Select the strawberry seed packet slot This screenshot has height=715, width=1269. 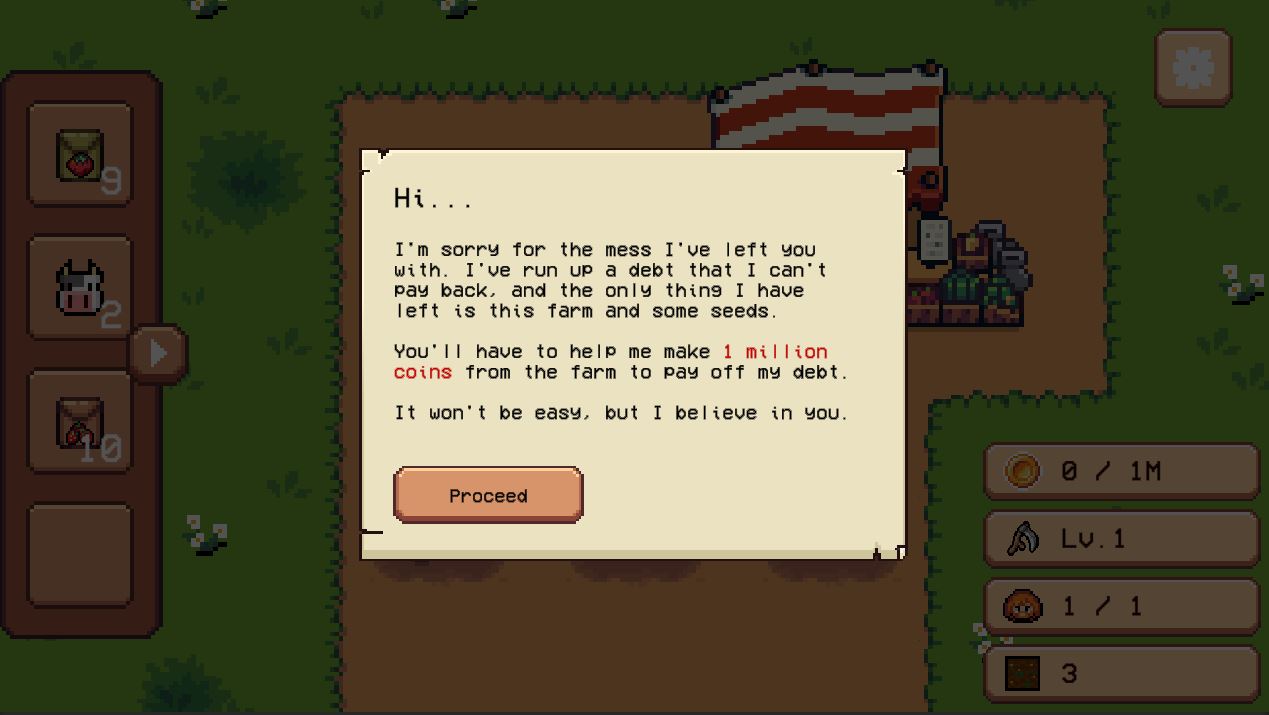(80, 155)
